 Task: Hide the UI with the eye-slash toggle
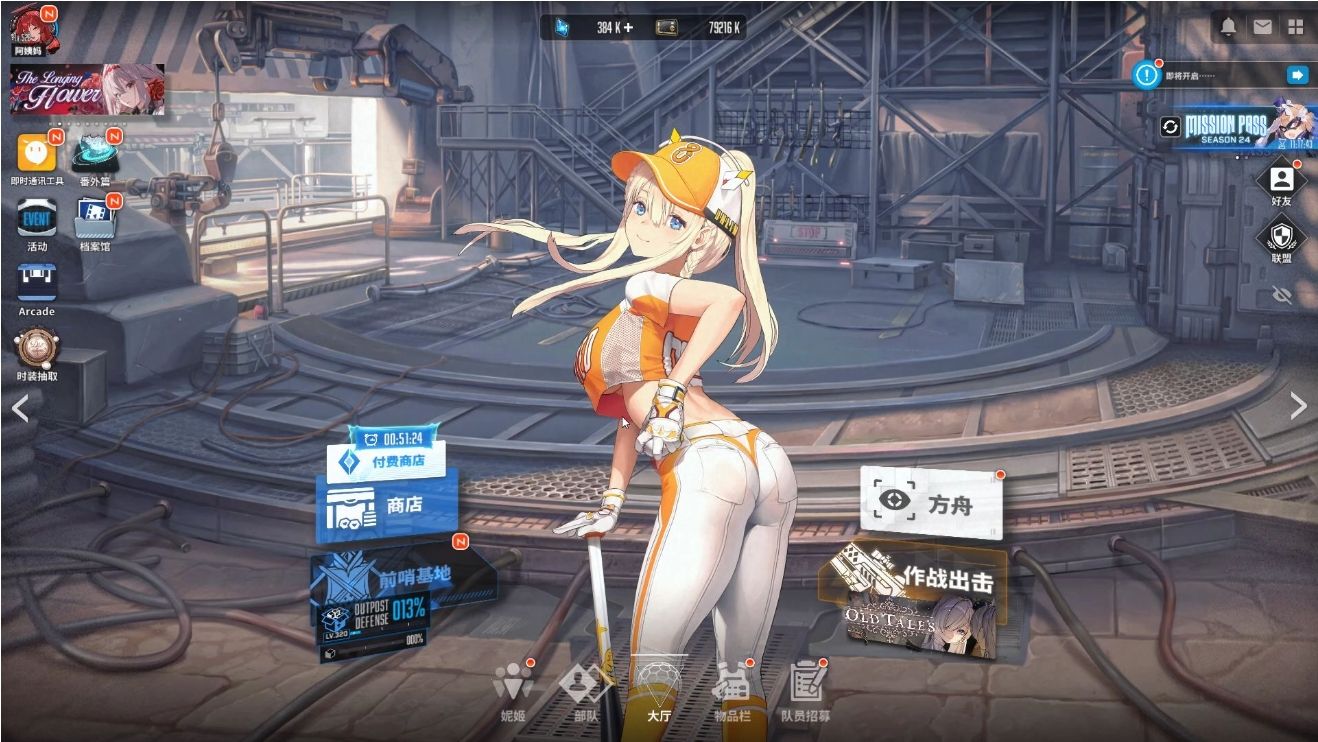(1283, 295)
